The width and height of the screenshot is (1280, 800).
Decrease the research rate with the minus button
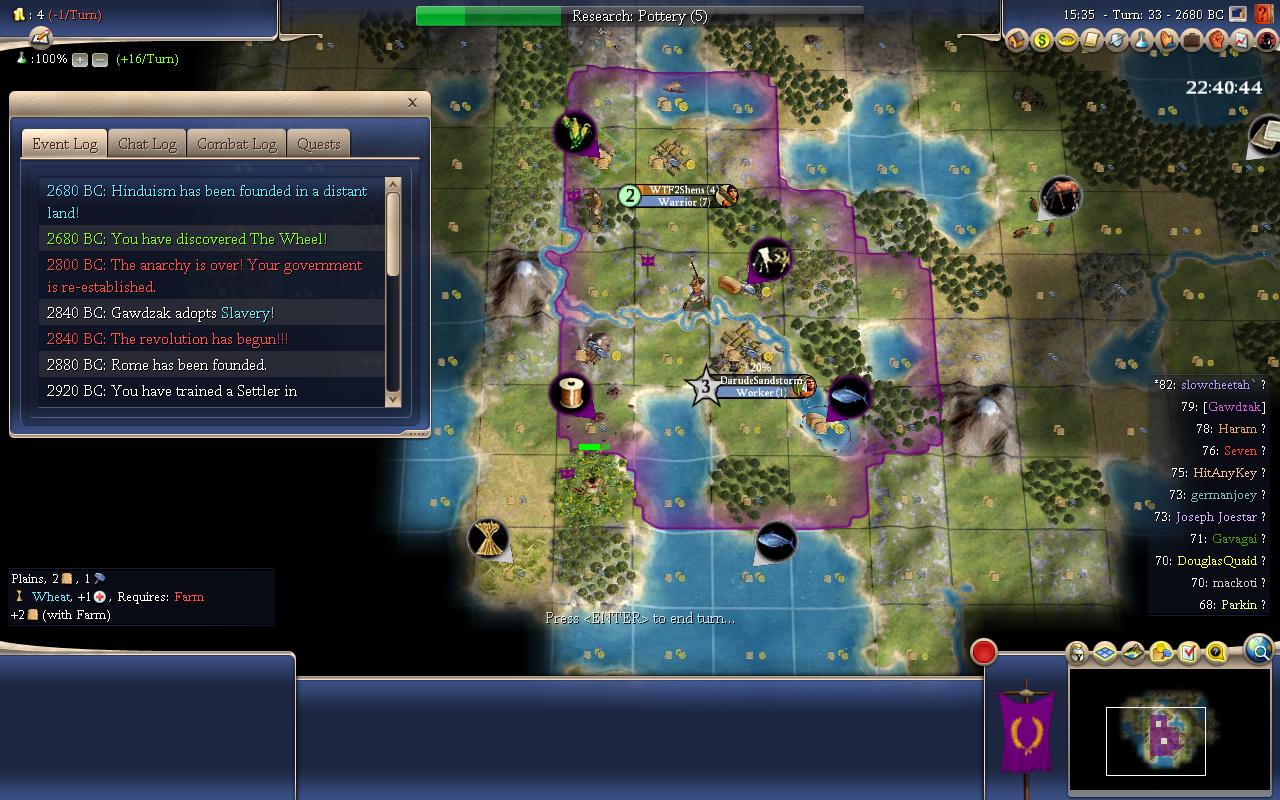100,60
